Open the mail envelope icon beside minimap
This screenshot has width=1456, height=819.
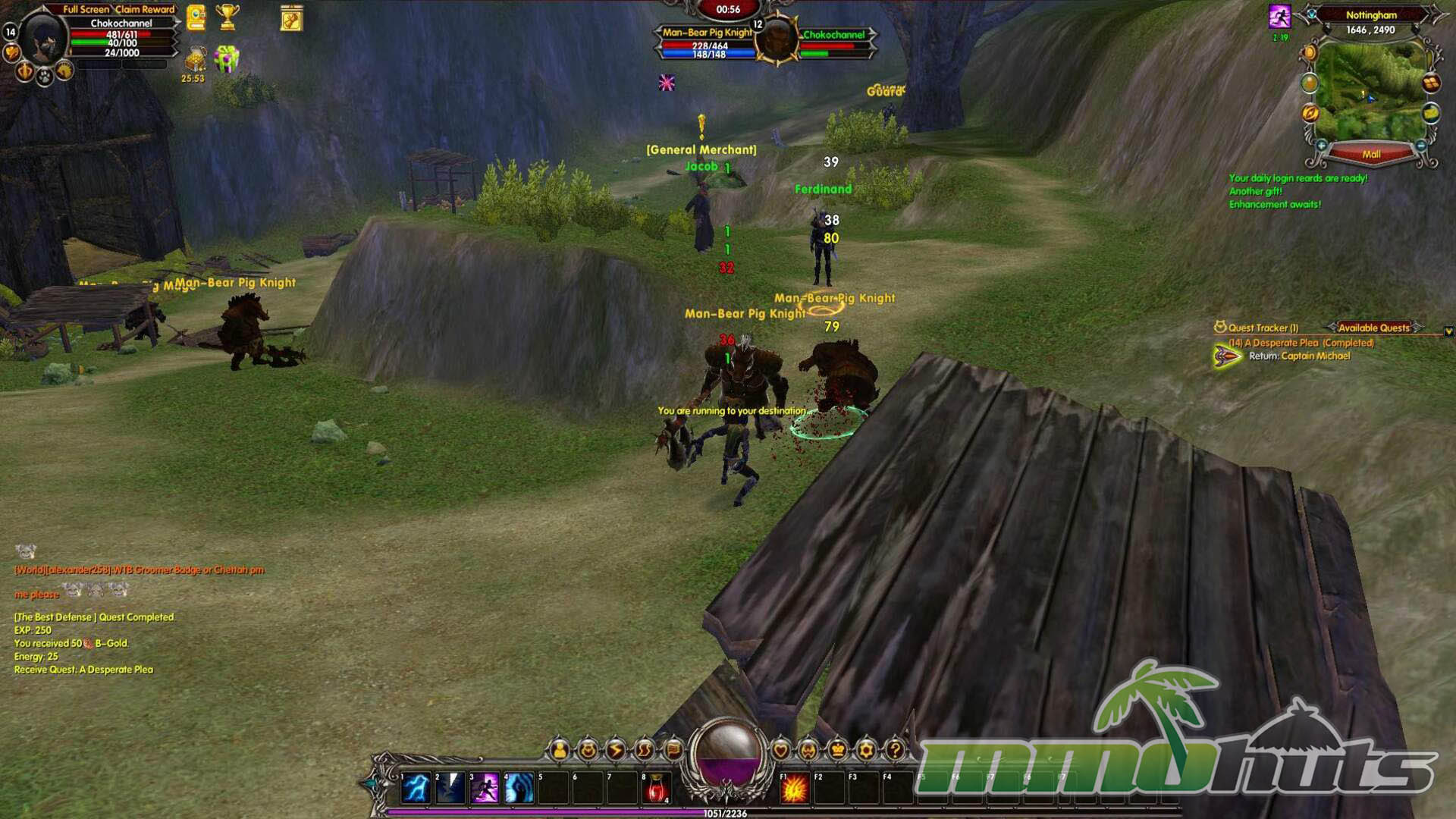point(1431,113)
